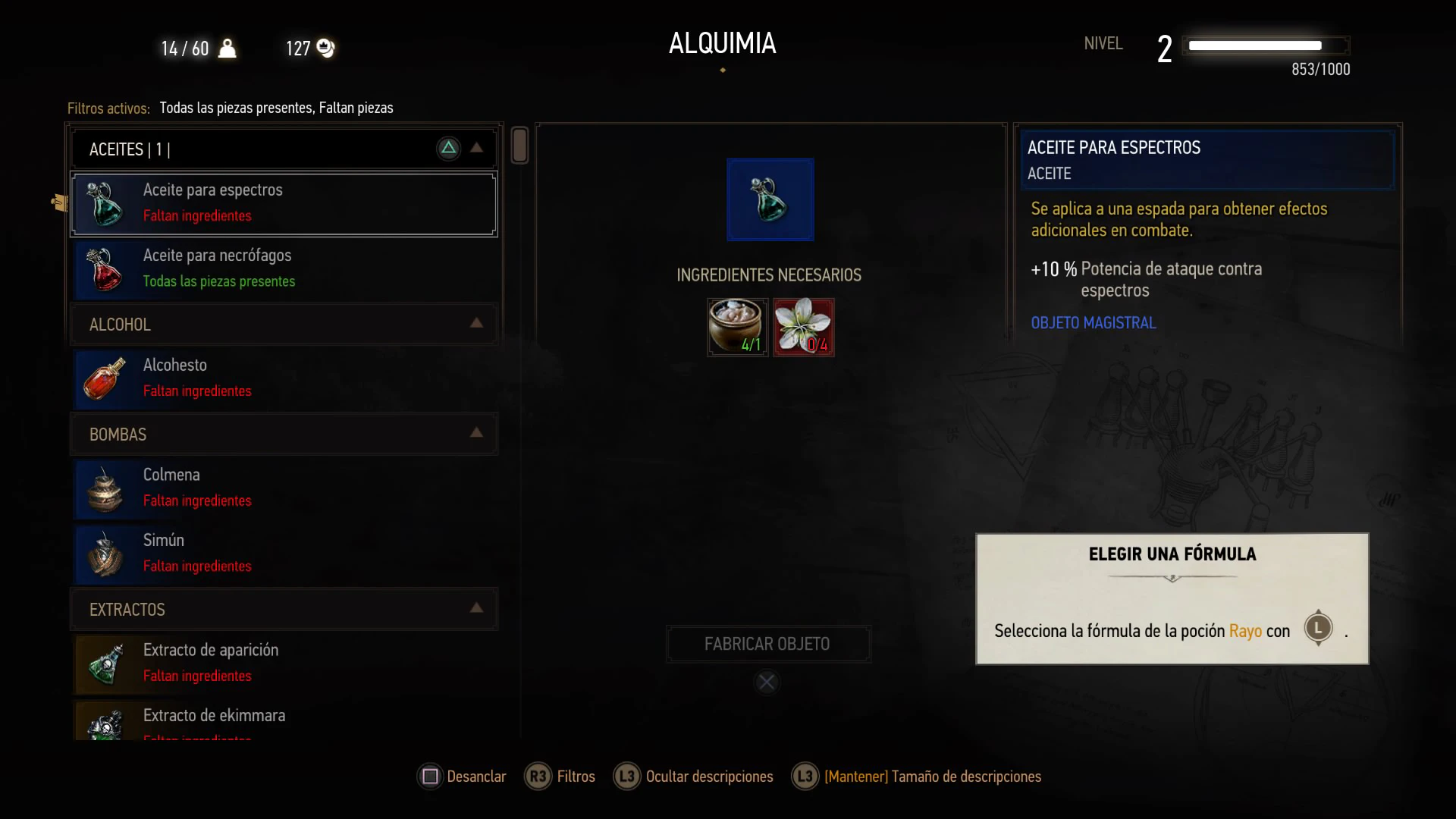Choose the Extracto de aparición recipe
The image size is (1456, 819).
[284, 663]
